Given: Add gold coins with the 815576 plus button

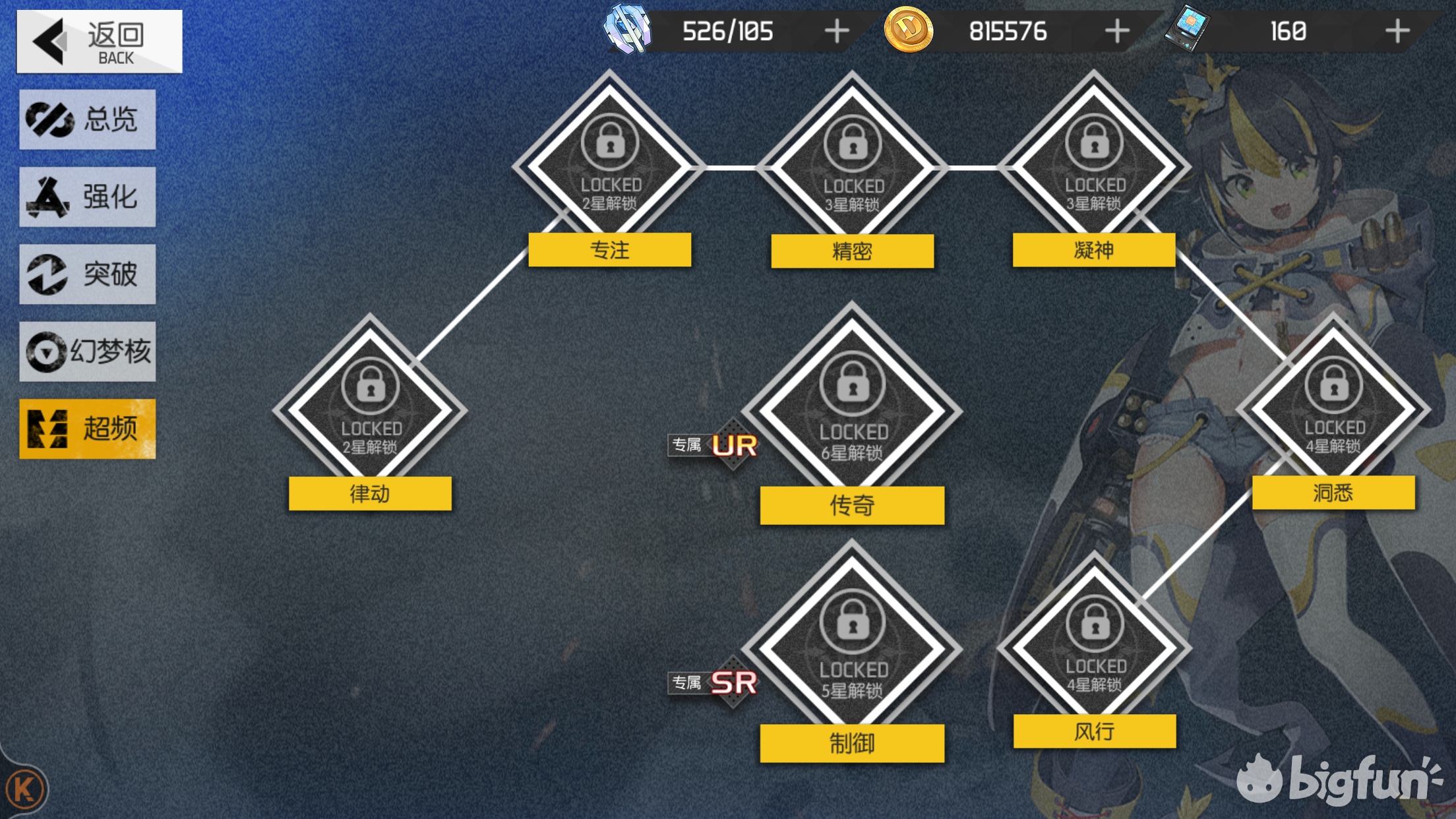Looking at the screenshot, I should [x=1117, y=31].
